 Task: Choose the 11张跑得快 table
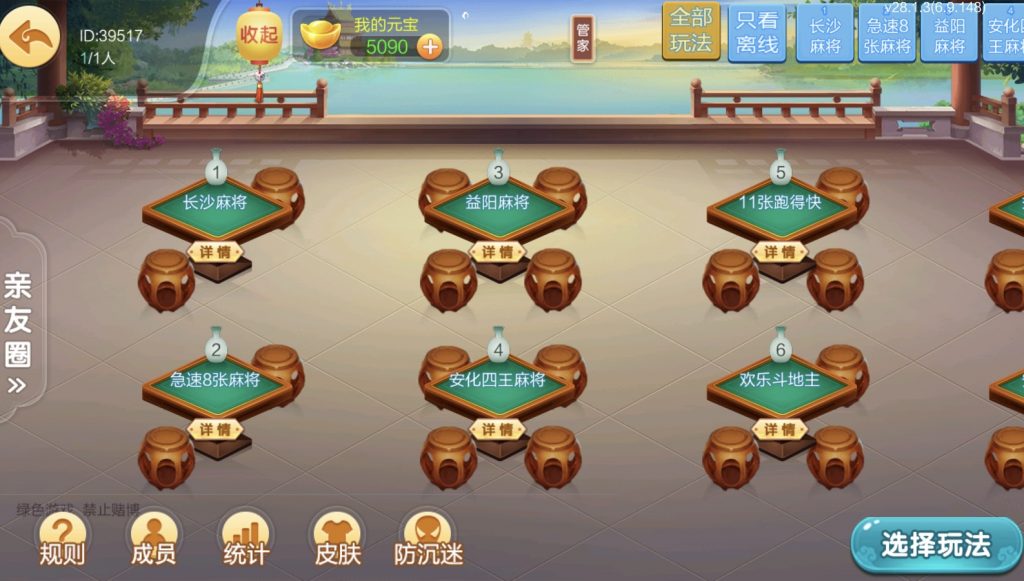pyautogui.click(x=780, y=203)
